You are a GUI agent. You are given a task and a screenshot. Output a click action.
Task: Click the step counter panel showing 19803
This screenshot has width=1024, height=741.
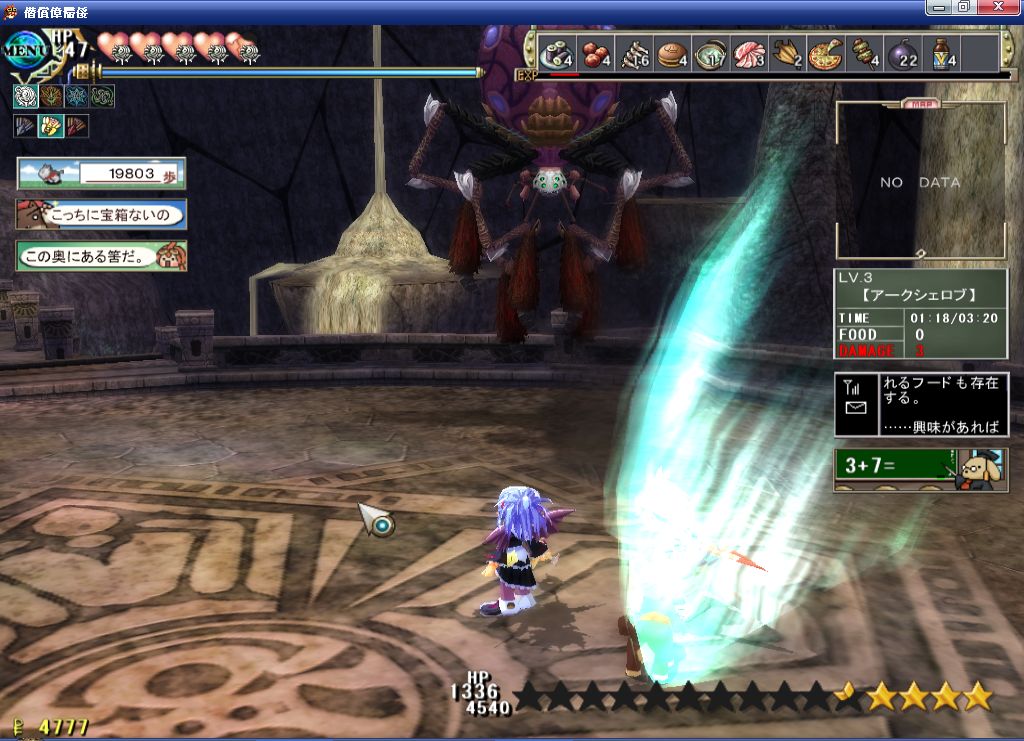coord(101,173)
